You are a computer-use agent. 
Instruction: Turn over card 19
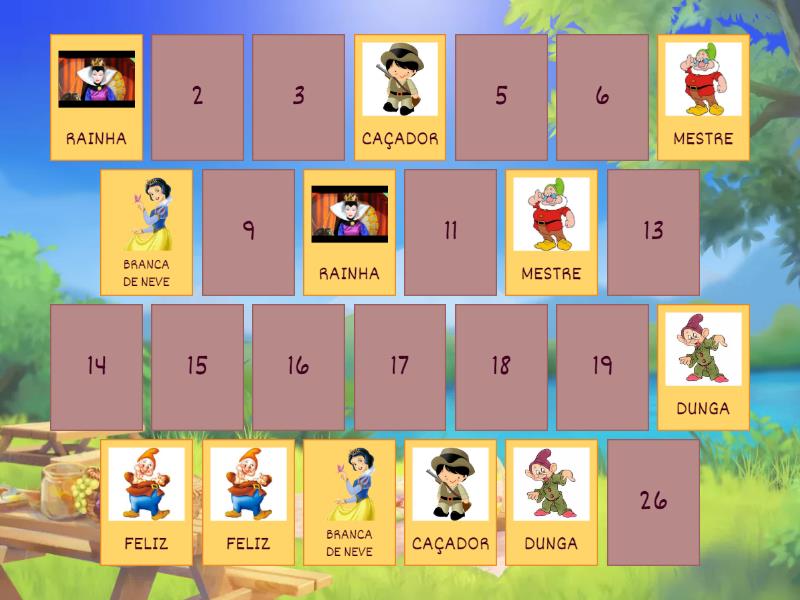coord(602,367)
